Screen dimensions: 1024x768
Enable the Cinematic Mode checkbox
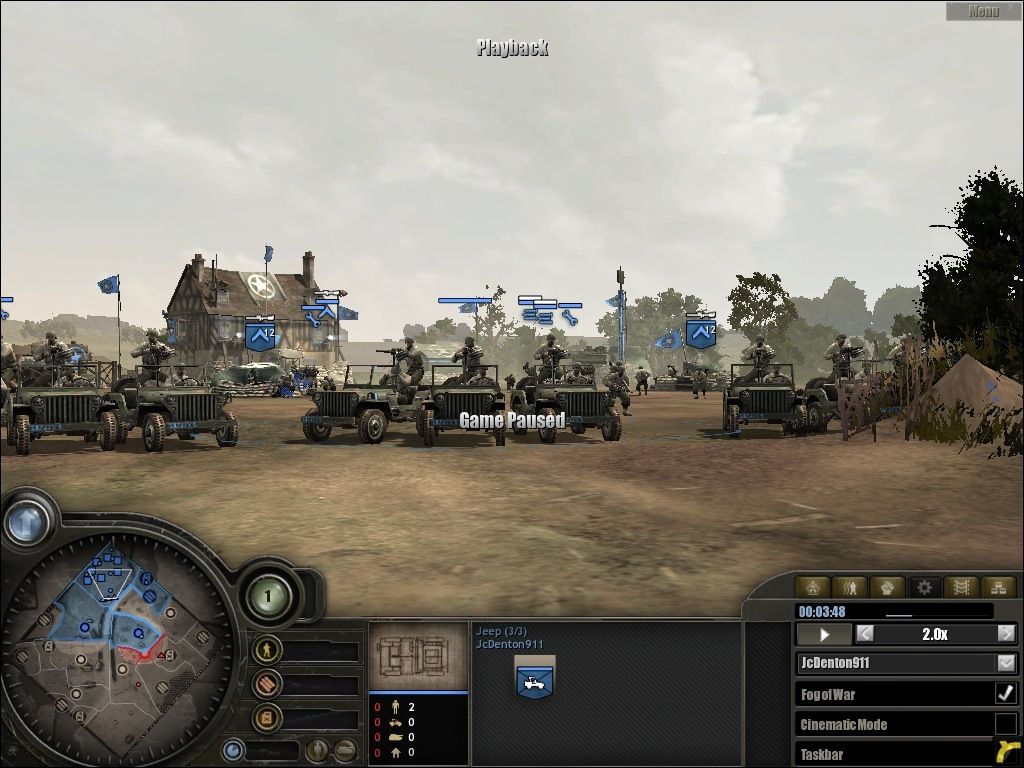pos(1006,724)
